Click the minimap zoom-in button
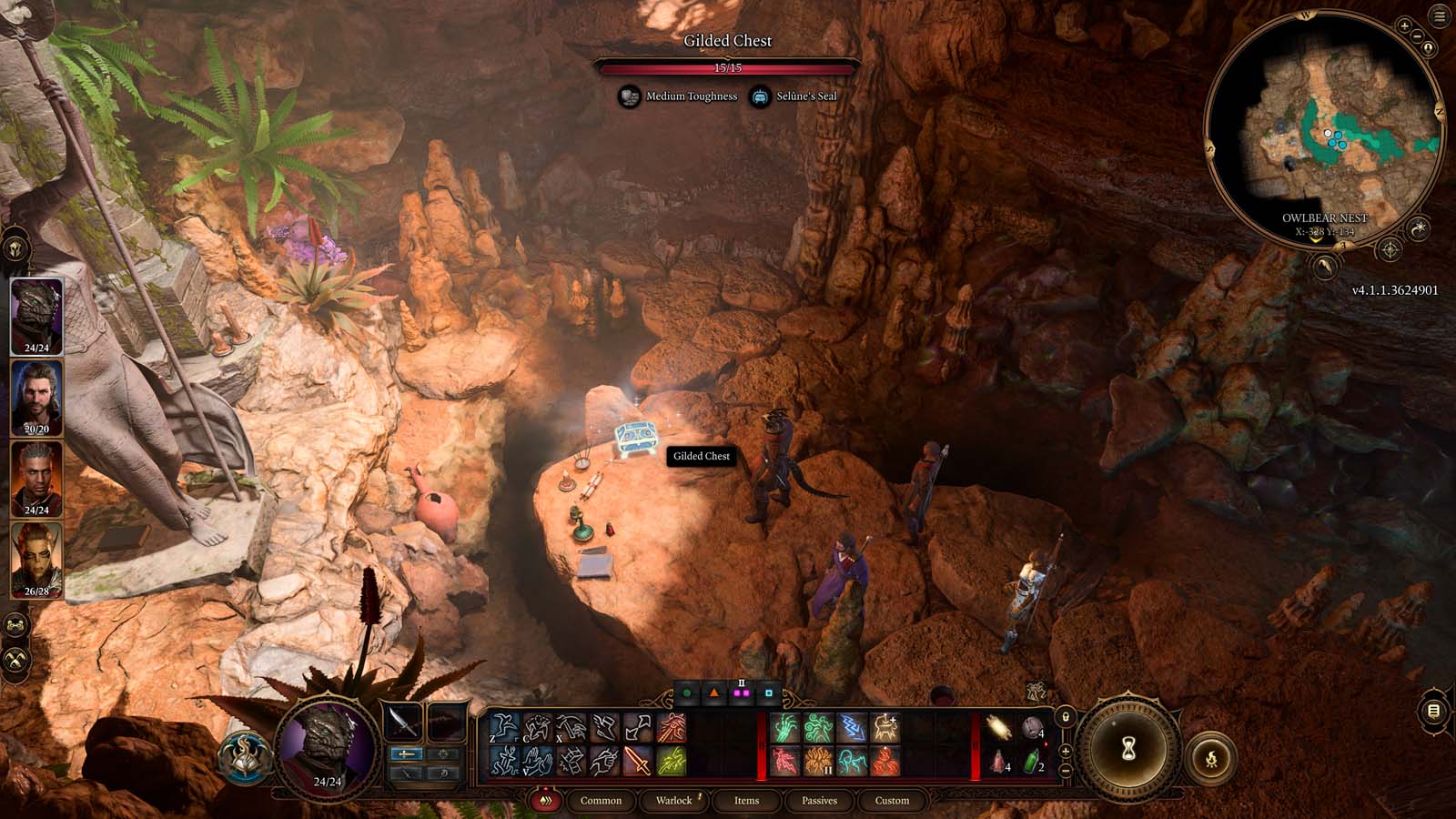 click(x=1404, y=25)
